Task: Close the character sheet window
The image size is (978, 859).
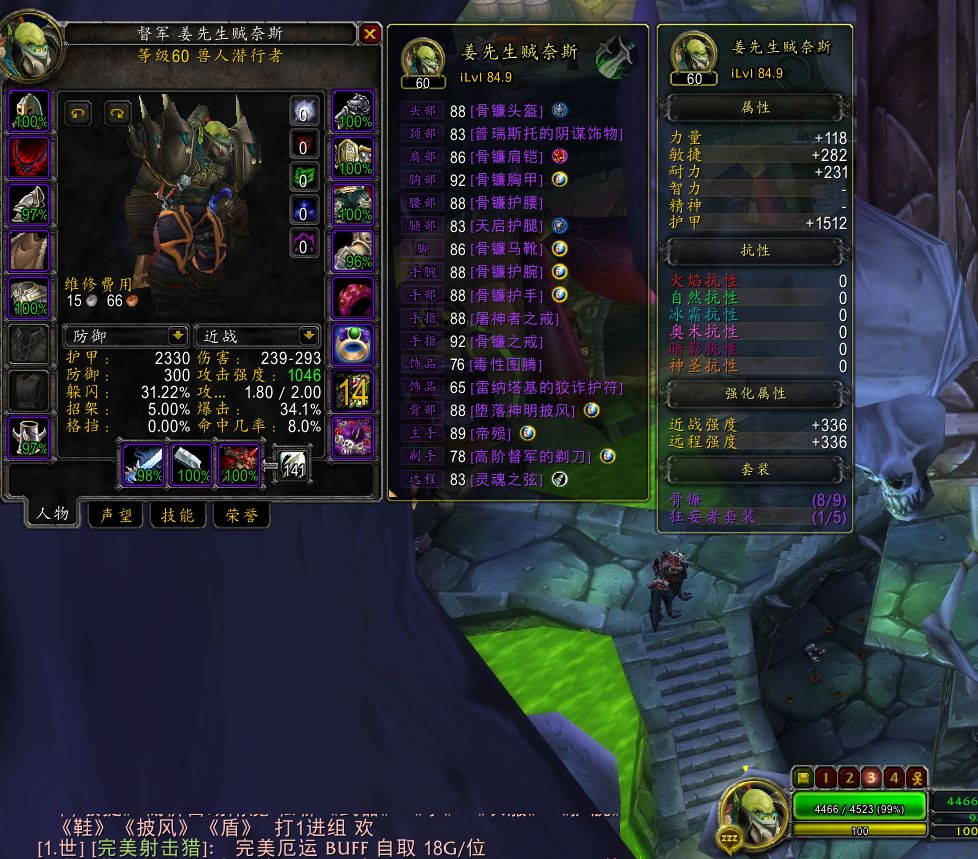Action: pos(370,34)
